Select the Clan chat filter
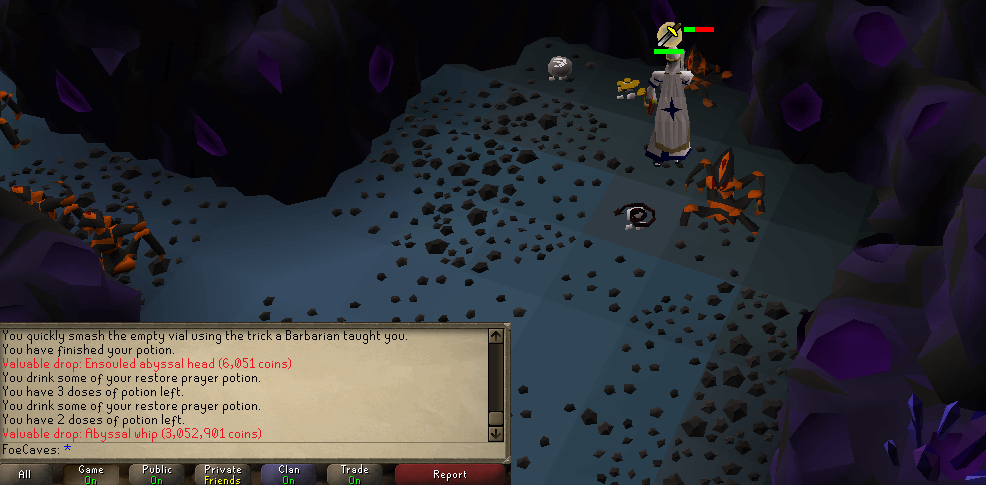 pyautogui.click(x=289, y=474)
